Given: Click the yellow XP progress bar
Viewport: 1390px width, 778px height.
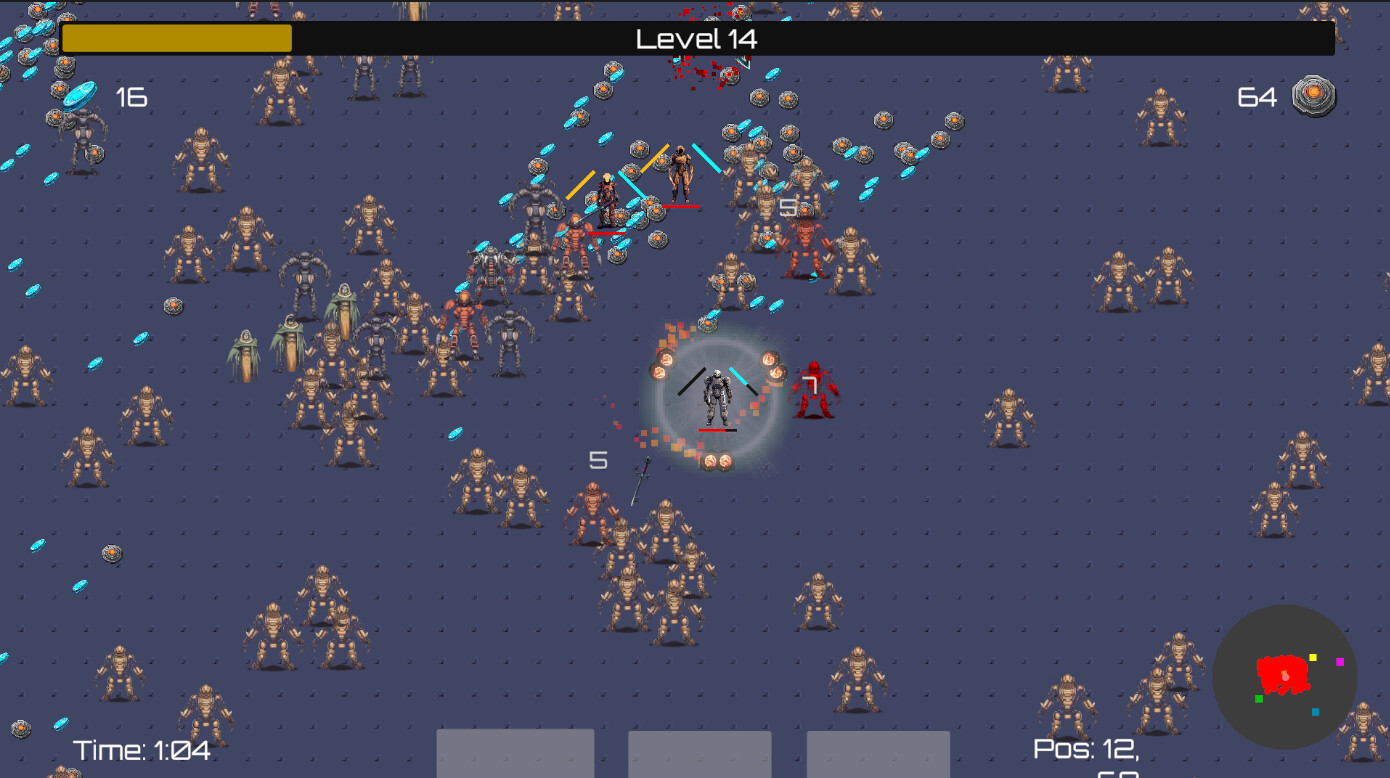Looking at the screenshot, I should (176, 38).
